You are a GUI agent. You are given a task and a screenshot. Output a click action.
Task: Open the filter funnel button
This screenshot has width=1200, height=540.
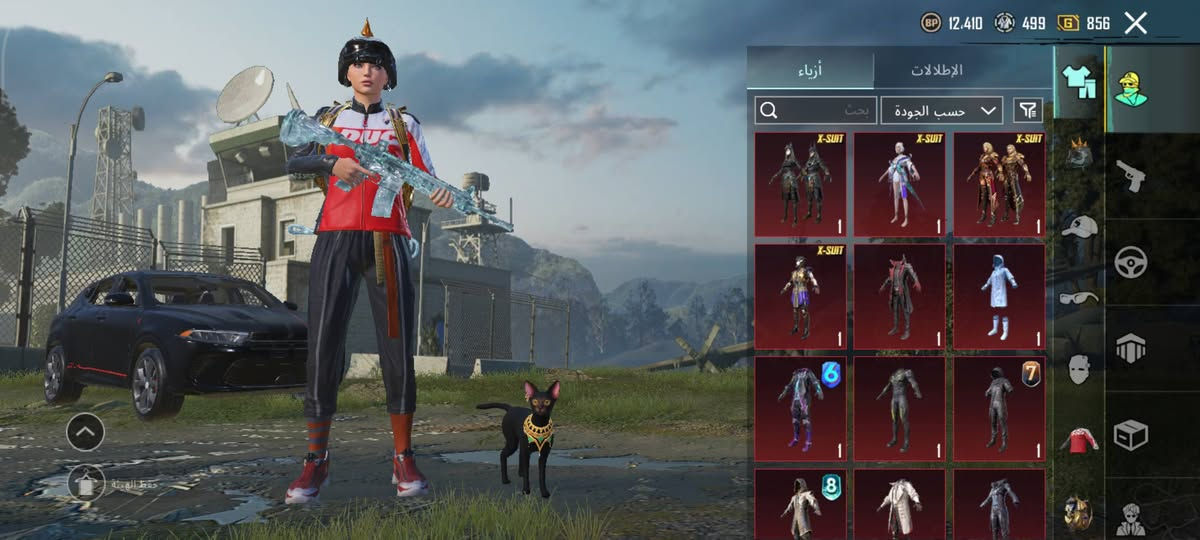coord(1027,110)
